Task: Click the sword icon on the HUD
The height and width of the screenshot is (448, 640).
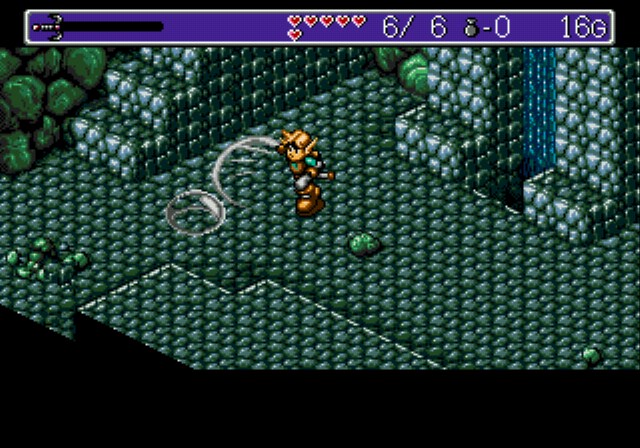Action: 50,27
